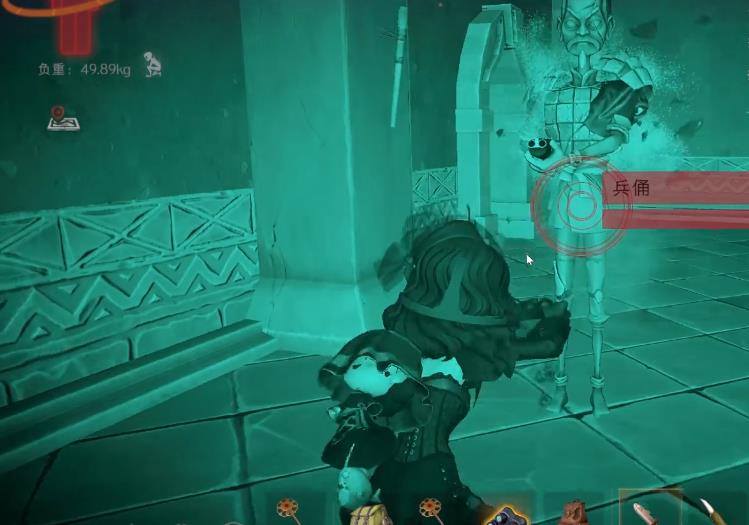
Task: Toggle the crouching figure stance icon
Action: pyautogui.click(x=152, y=66)
